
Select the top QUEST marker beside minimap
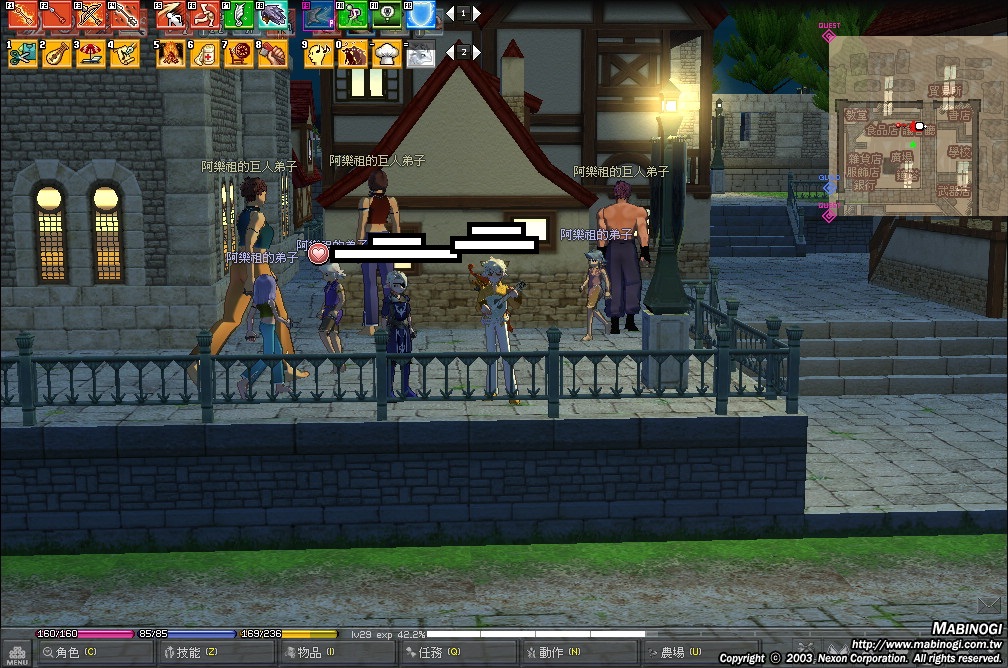click(829, 36)
